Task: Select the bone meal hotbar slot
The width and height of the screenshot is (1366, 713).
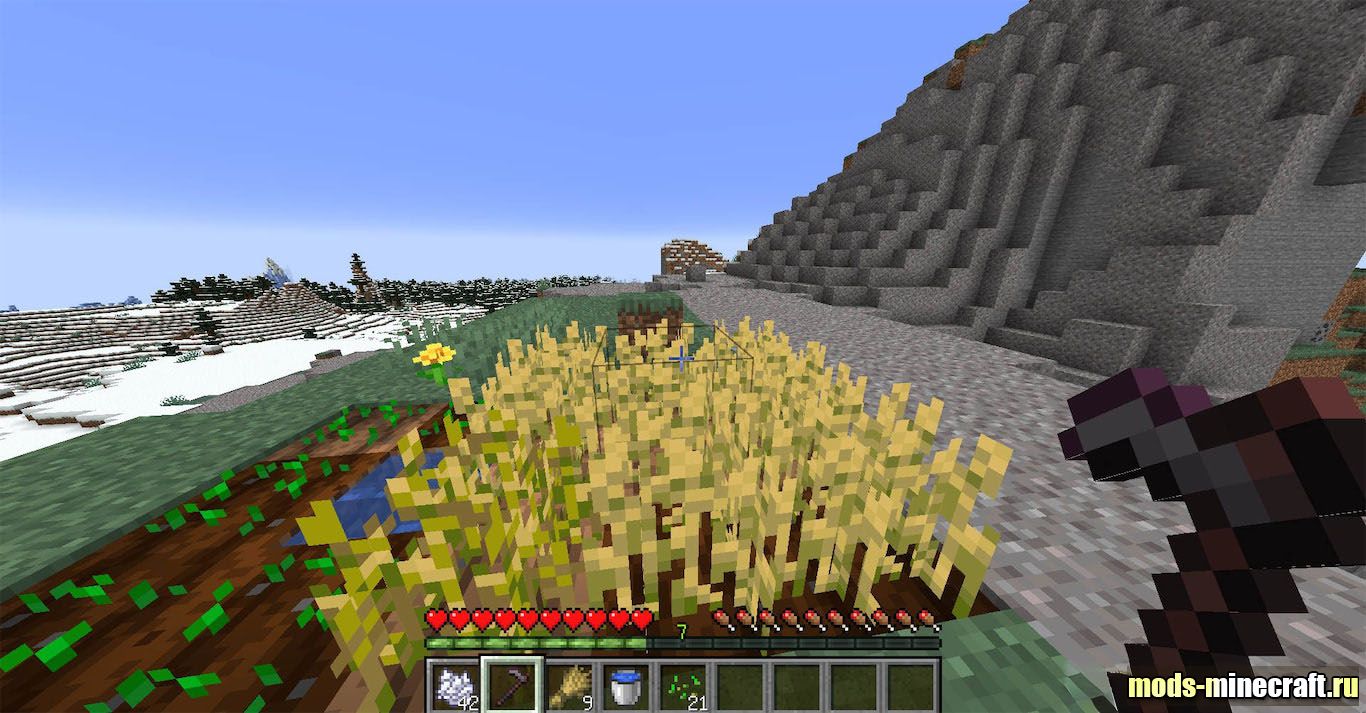Action: [456, 686]
